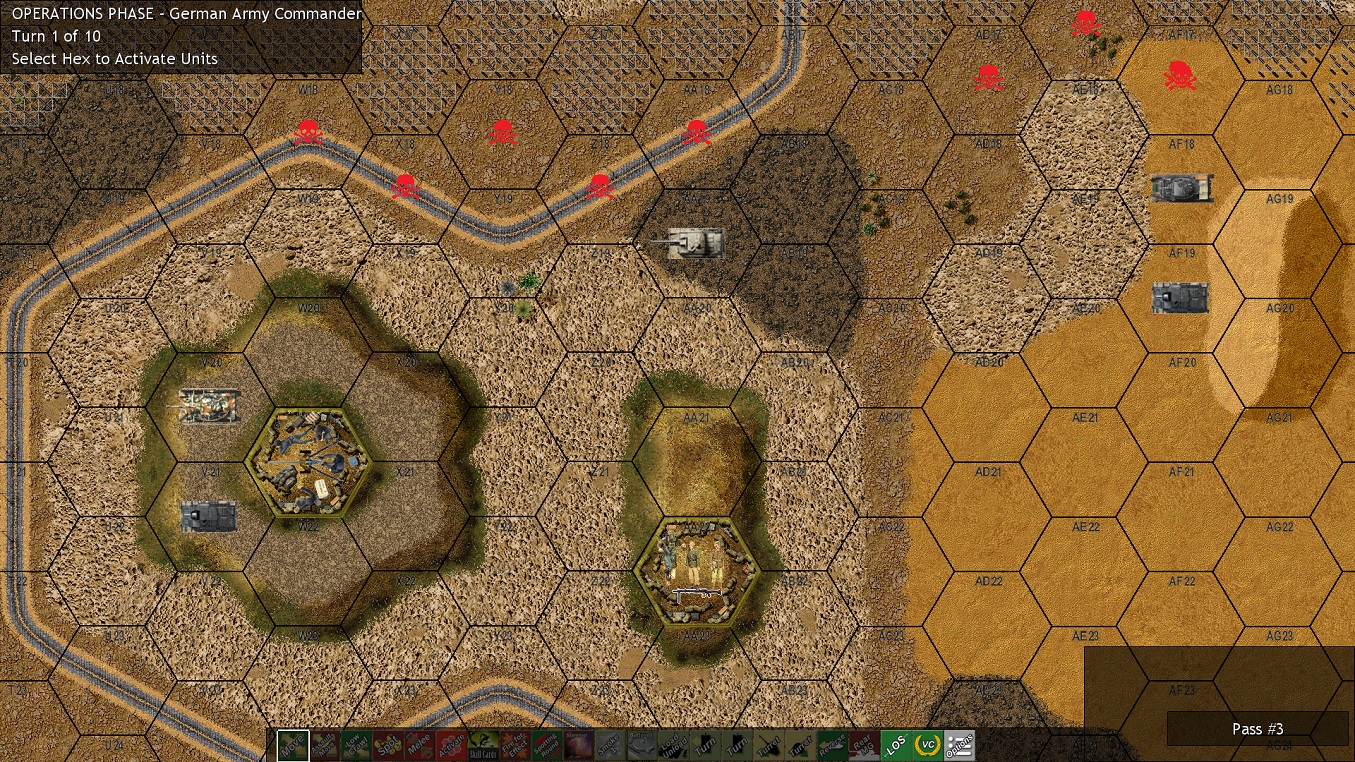This screenshot has width=1355, height=762.
Task: Select the Activate hex command
Action: (x=450, y=745)
